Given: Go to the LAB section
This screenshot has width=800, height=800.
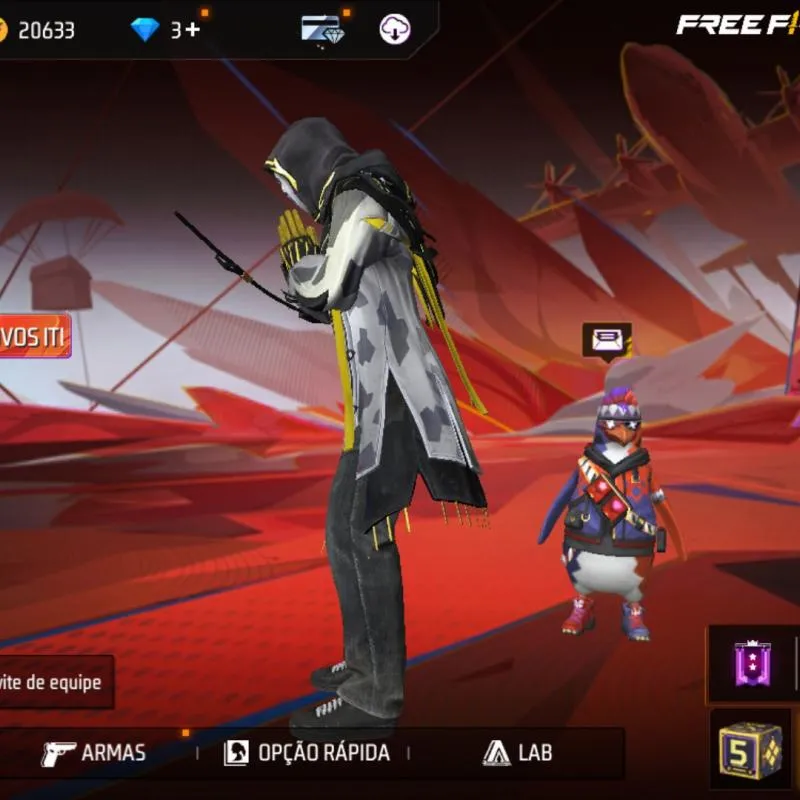Looking at the screenshot, I should tap(517, 753).
